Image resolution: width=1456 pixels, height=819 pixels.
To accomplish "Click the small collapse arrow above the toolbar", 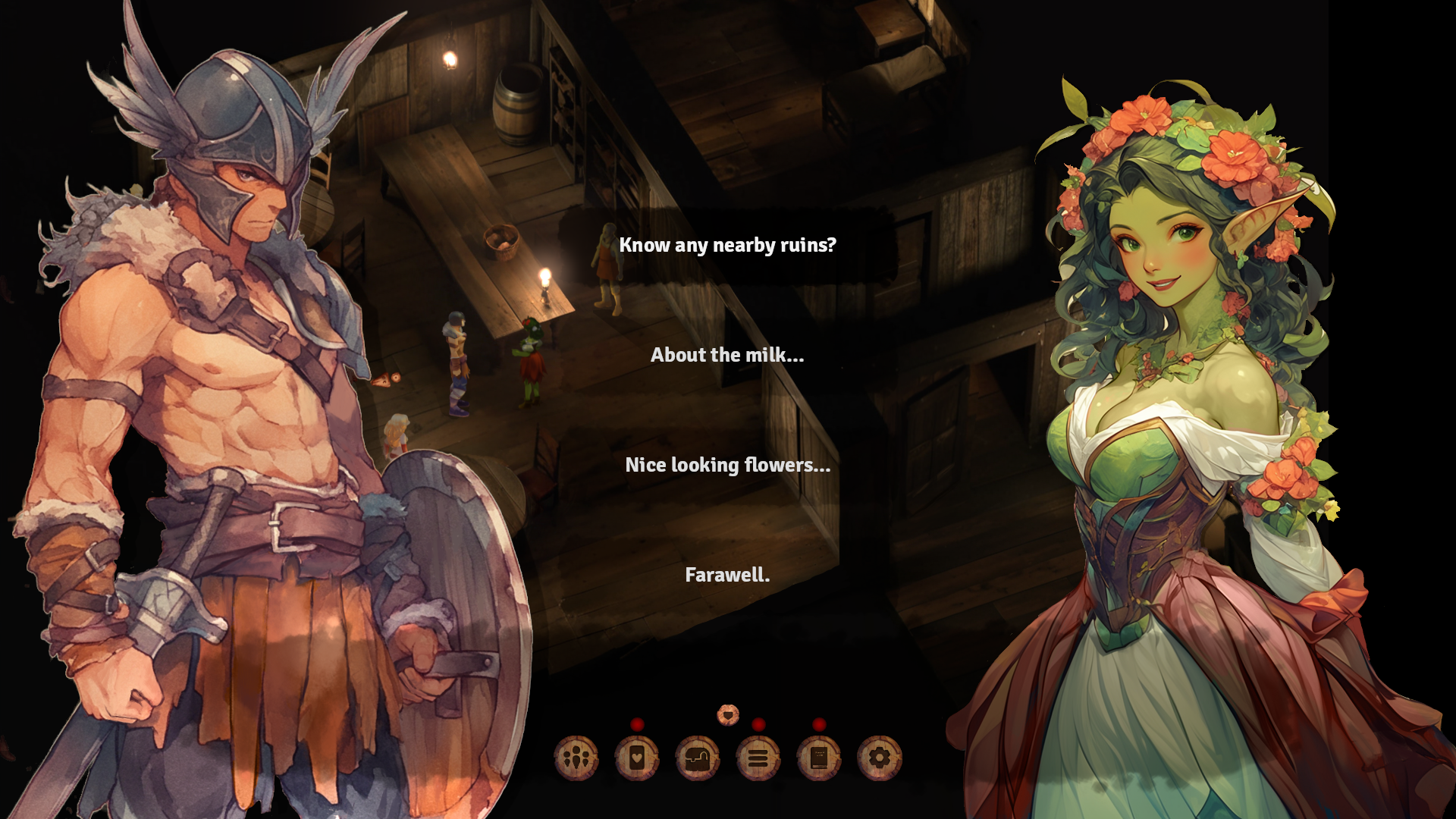I will point(728,714).
